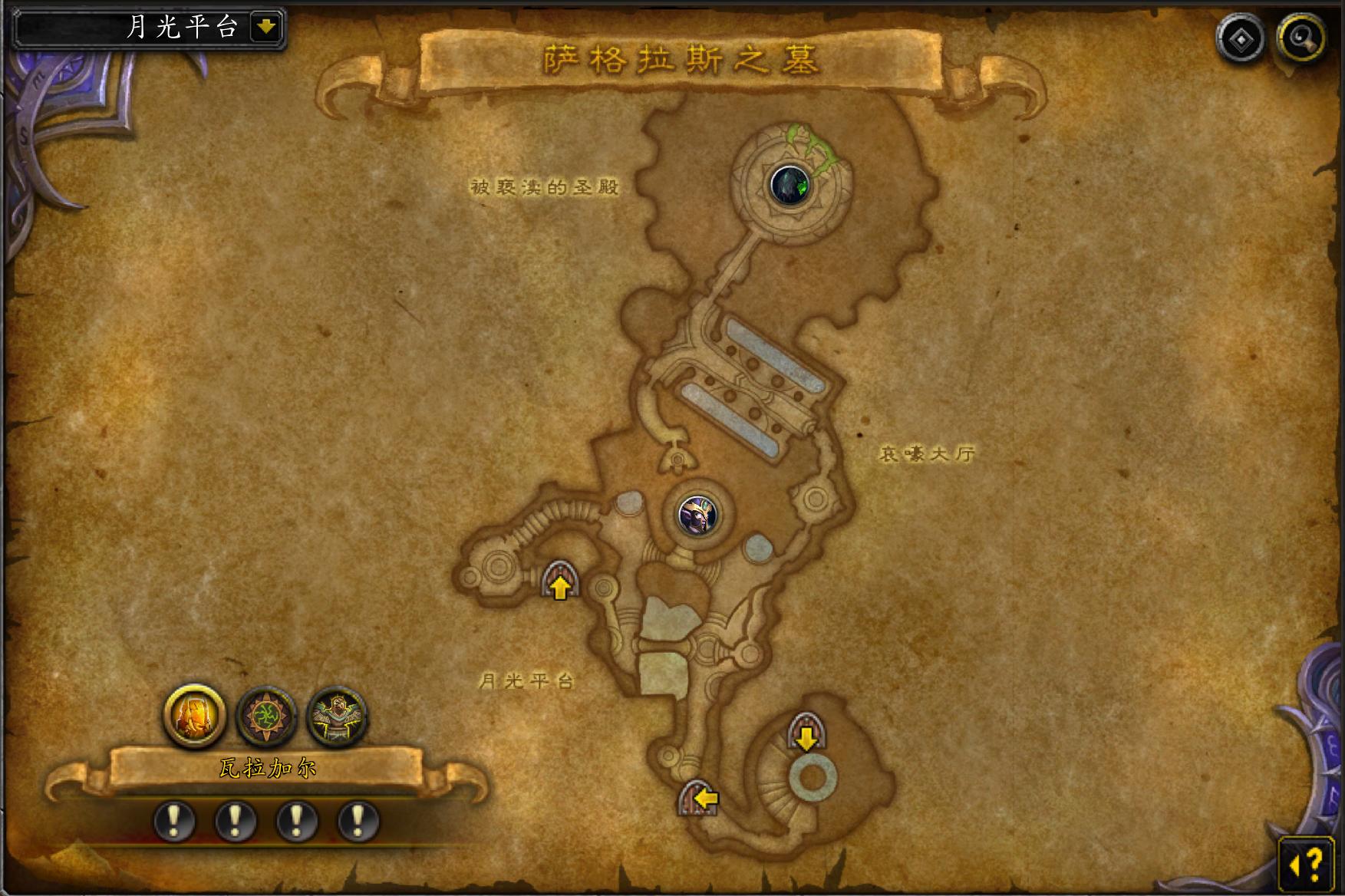Open the question mark help button
This screenshot has height=896, width=1345.
(1307, 865)
